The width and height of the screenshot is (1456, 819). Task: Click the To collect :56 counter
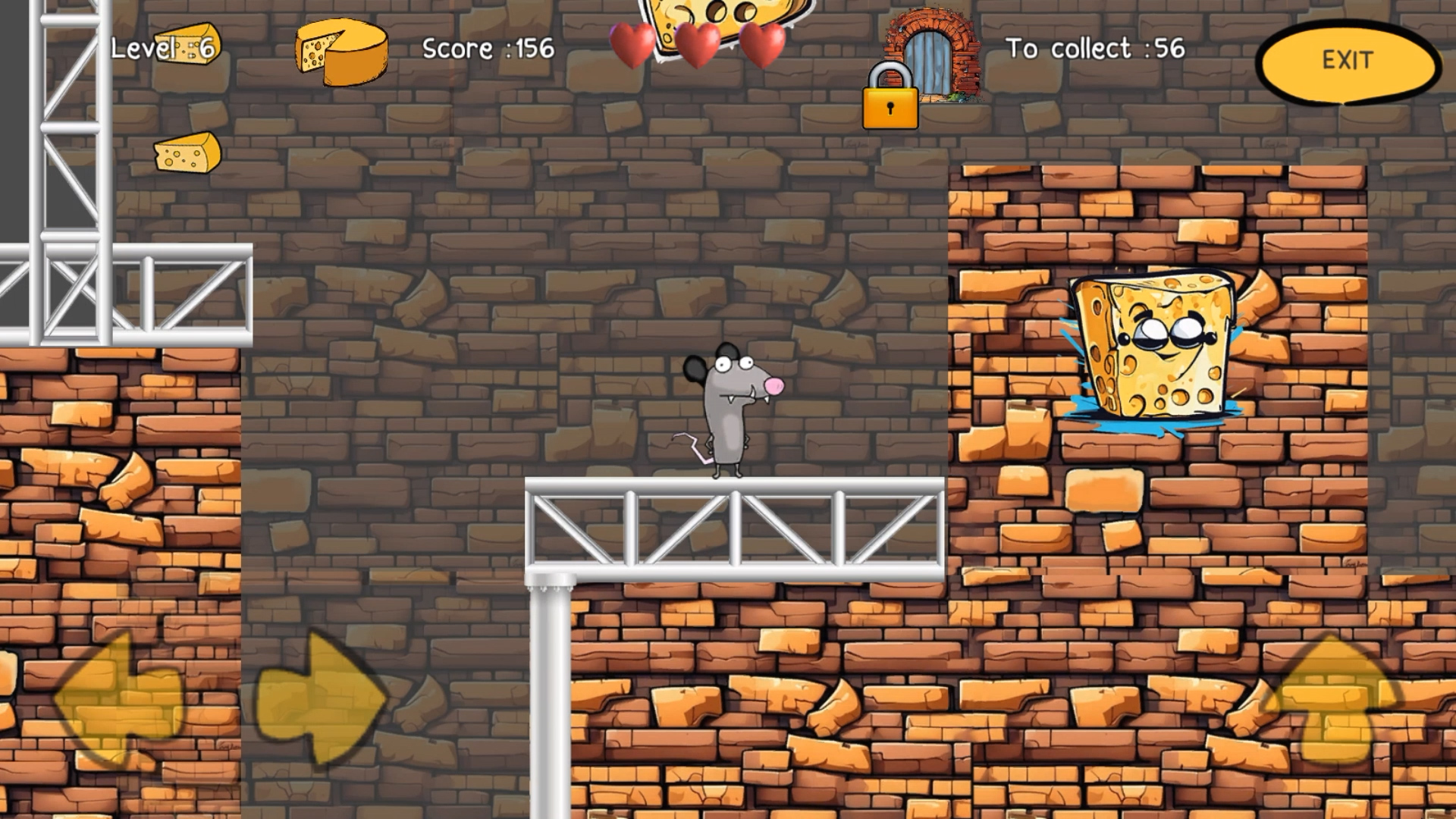(1094, 48)
